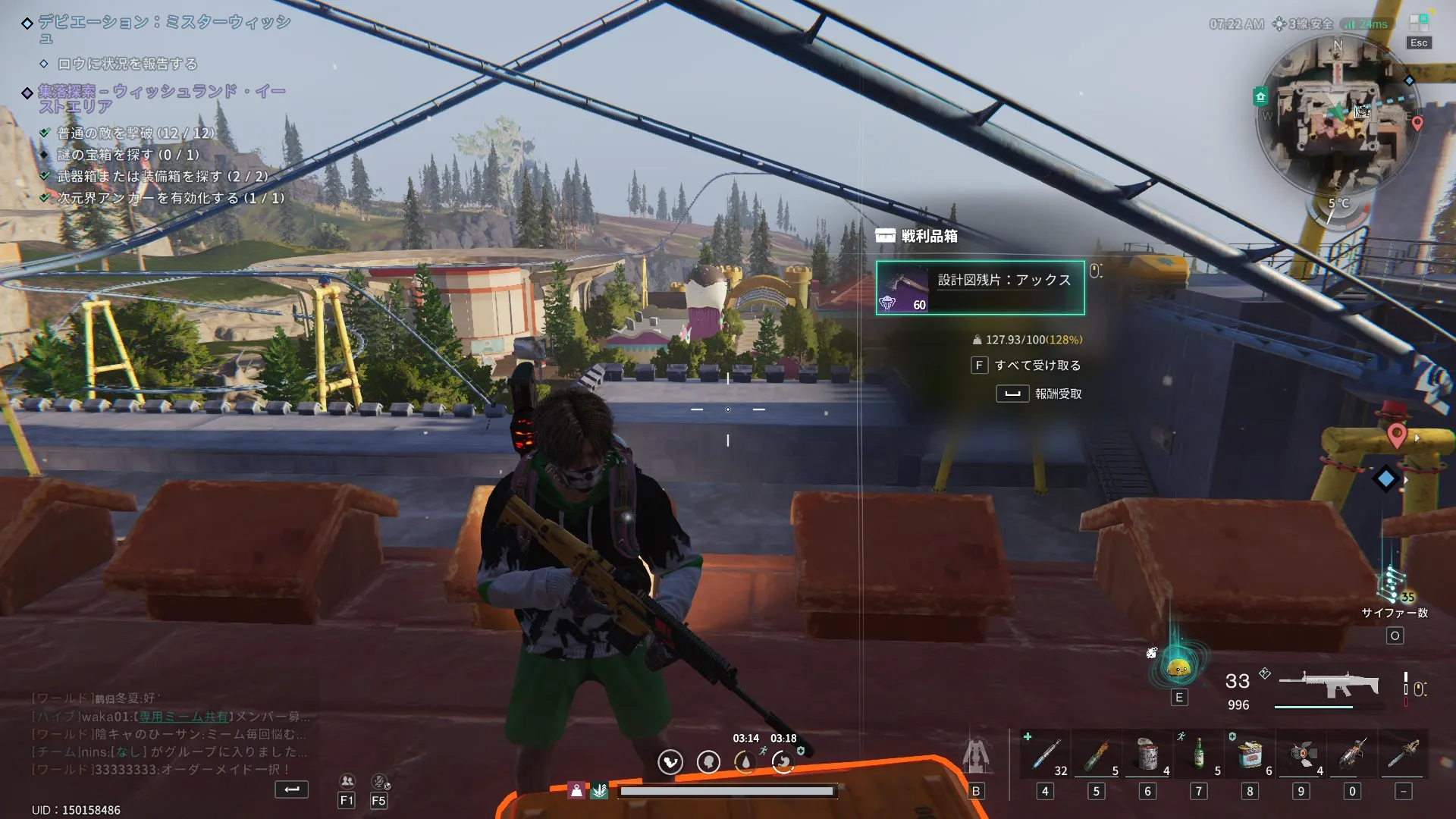Open the chat input enter button
Image resolution: width=1456 pixels, height=819 pixels.
tap(291, 789)
